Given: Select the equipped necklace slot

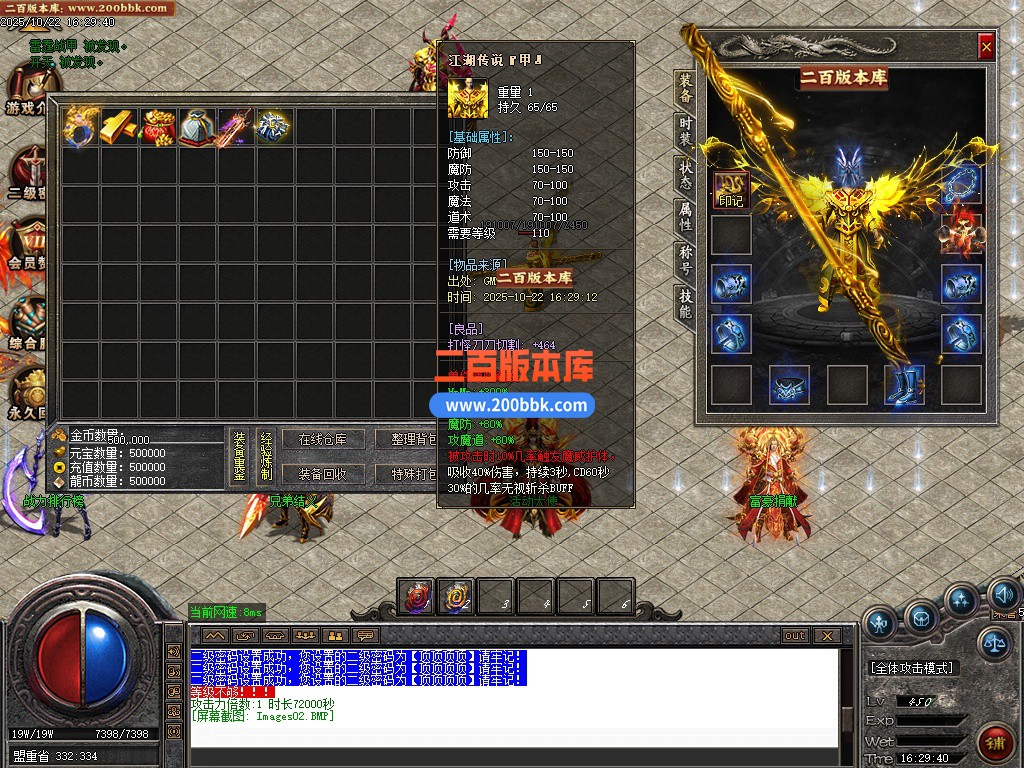Looking at the screenshot, I should pyautogui.click(x=961, y=186).
